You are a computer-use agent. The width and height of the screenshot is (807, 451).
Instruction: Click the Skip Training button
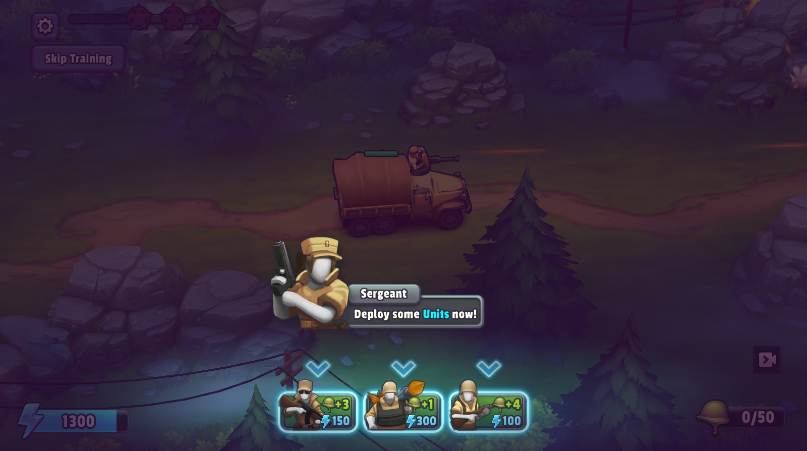pos(78,58)
